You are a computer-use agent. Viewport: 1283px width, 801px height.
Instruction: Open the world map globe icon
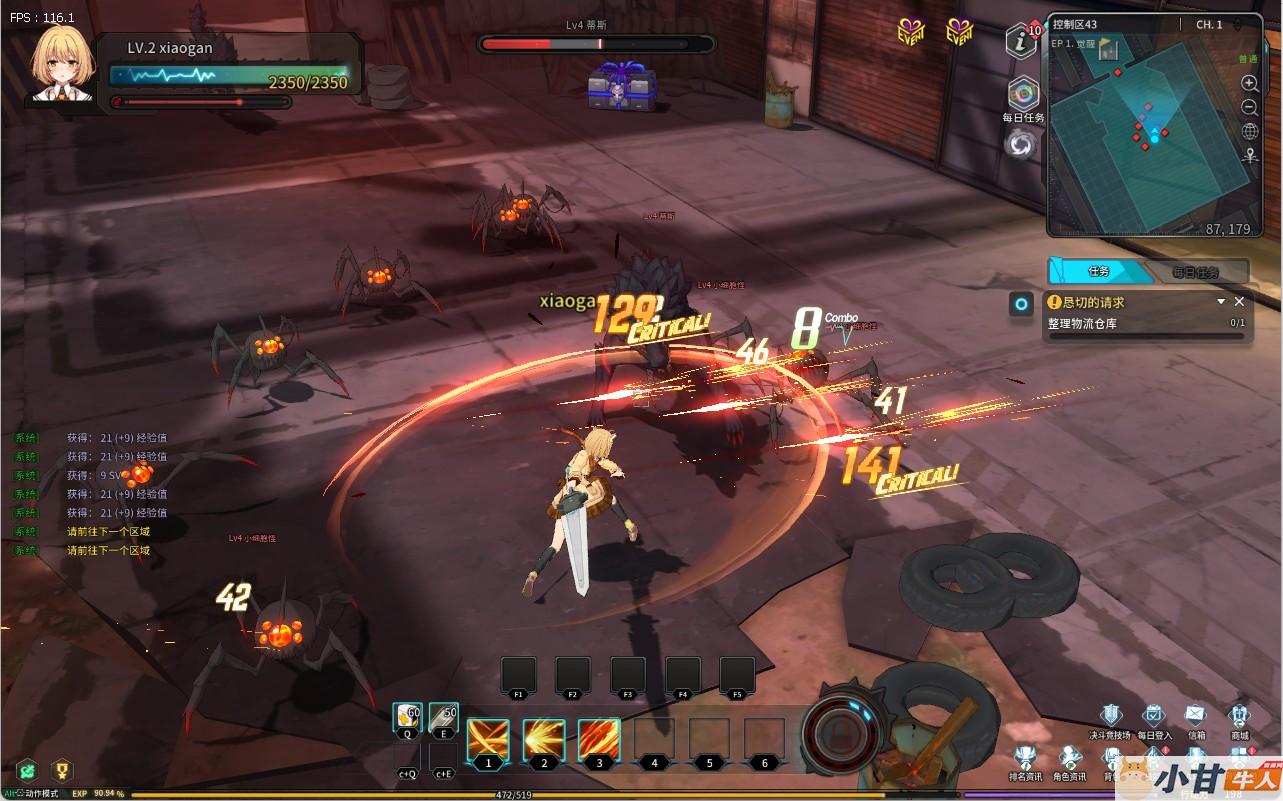point(1249,131)
